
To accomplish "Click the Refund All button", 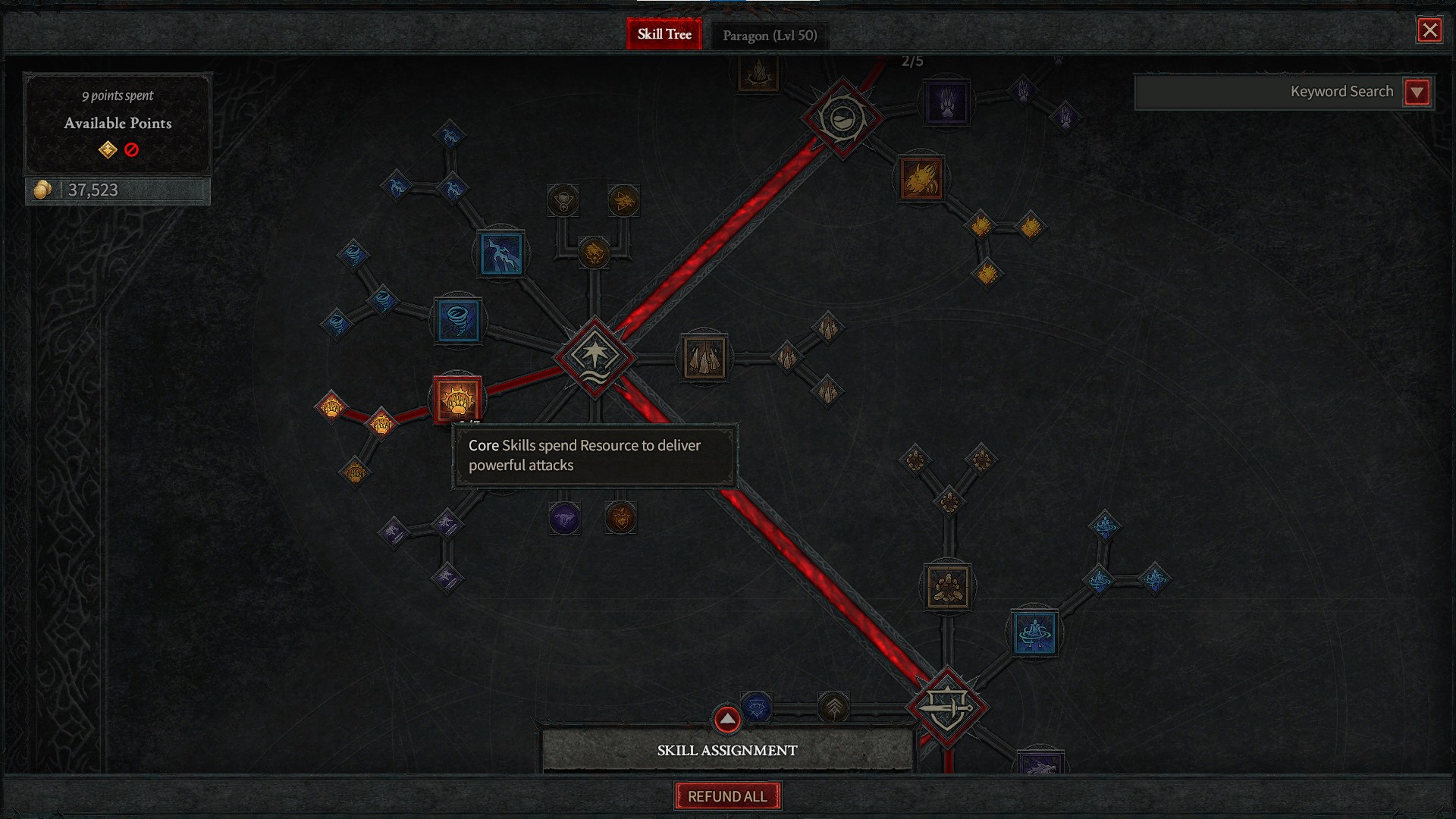I will tap(727, 796).
